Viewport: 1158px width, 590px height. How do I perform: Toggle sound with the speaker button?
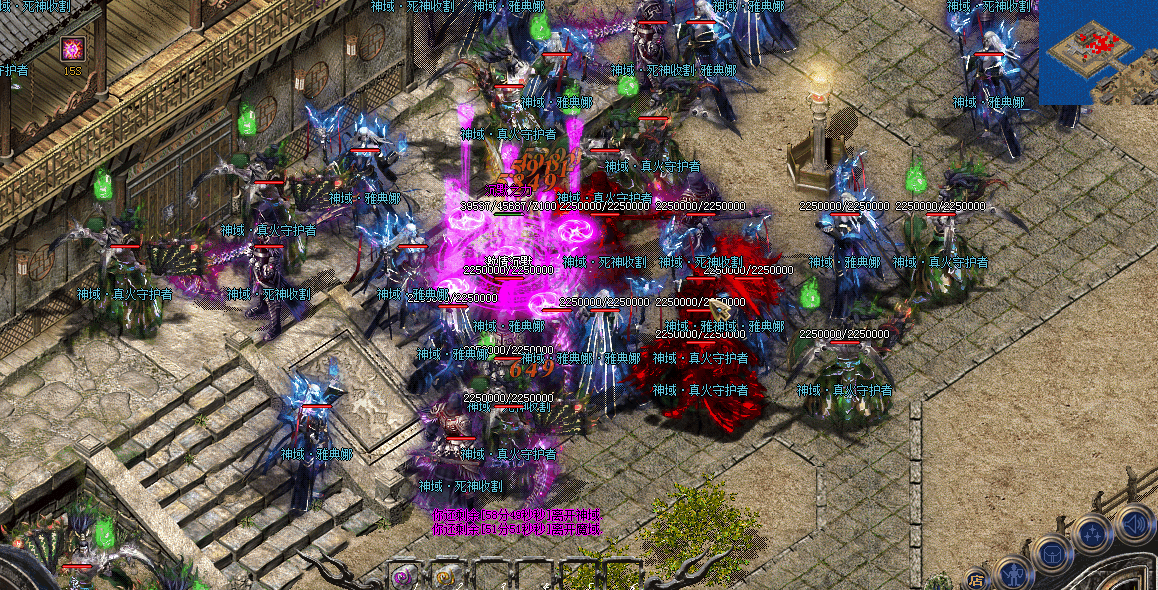(x=1134, y=523)
